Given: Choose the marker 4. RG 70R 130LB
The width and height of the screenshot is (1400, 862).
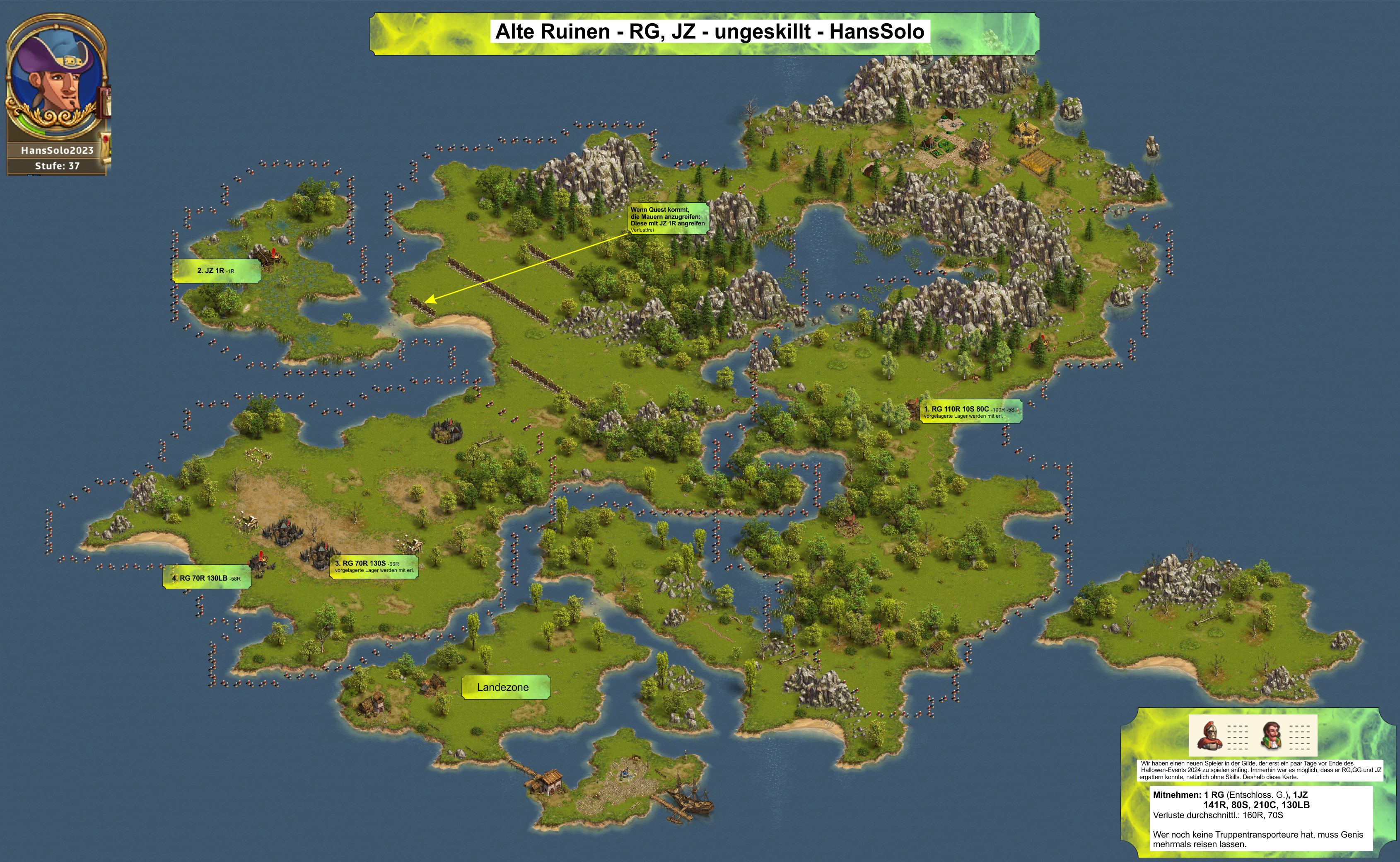Looking at the screenshot, I should coord(207,578).
